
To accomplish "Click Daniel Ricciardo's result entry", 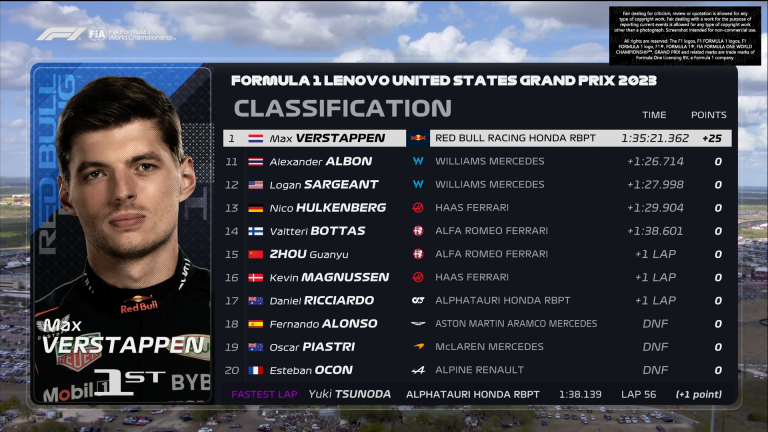I will point(476,300).
